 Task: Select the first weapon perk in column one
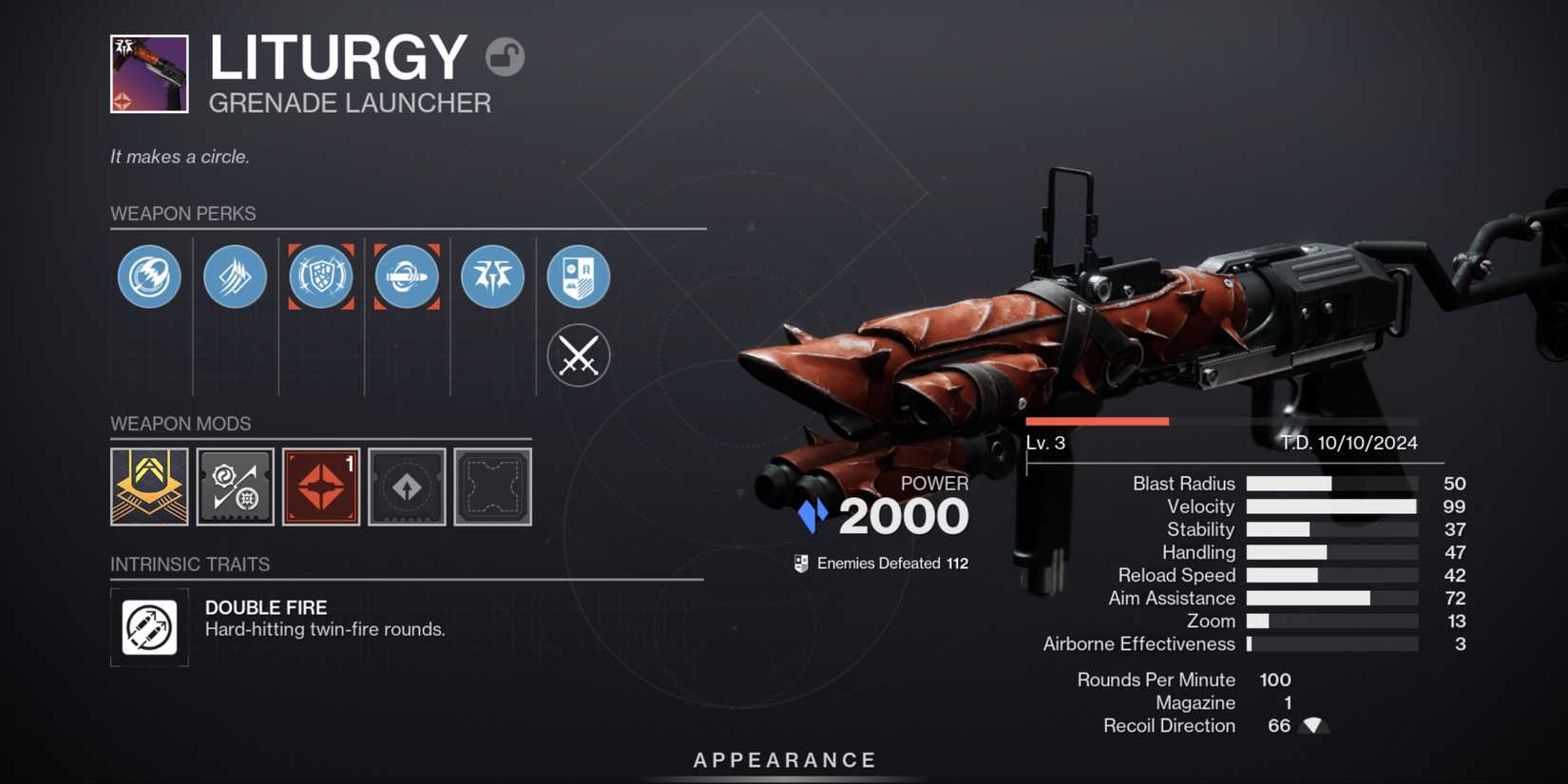pos(149,277)
